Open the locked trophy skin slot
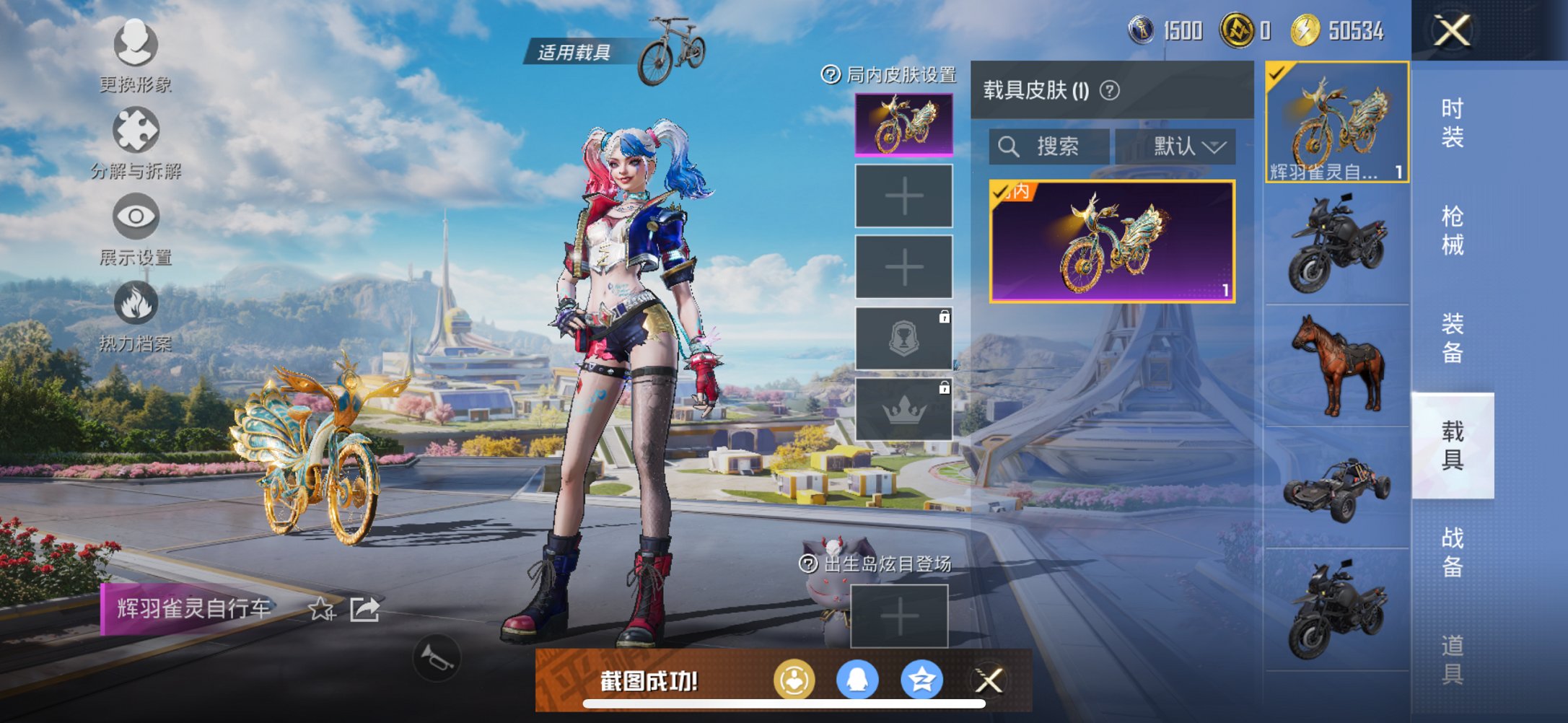The image size is (1568, 723). pyautogui.click(x=903, y=338)
